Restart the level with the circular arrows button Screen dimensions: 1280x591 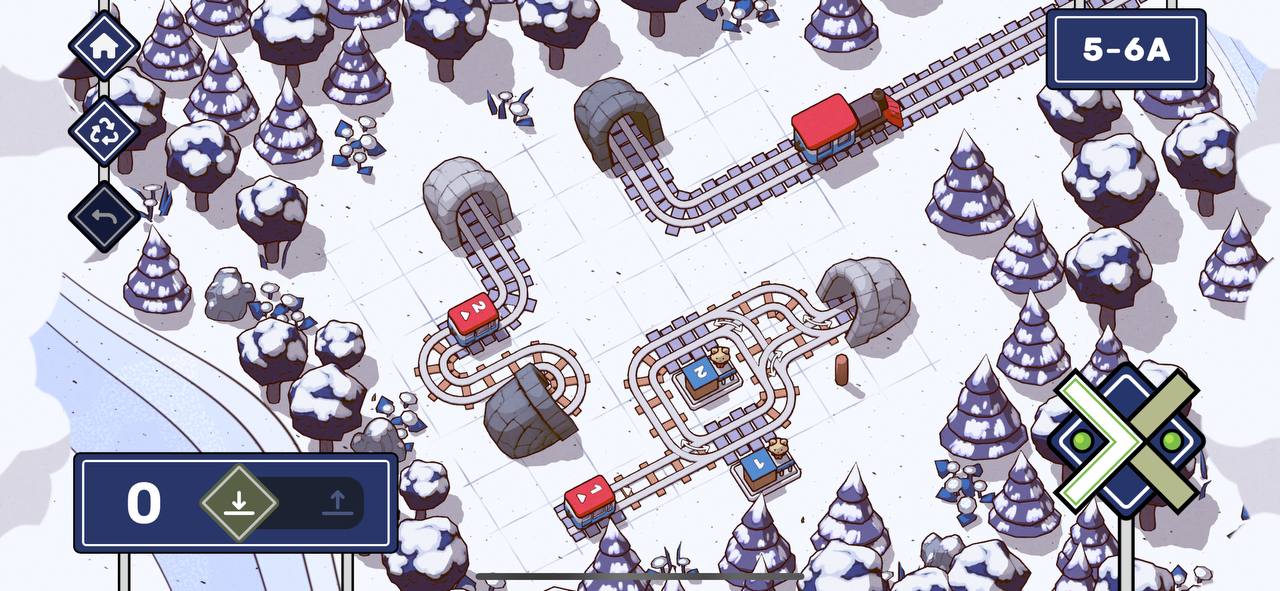point(103,131)
